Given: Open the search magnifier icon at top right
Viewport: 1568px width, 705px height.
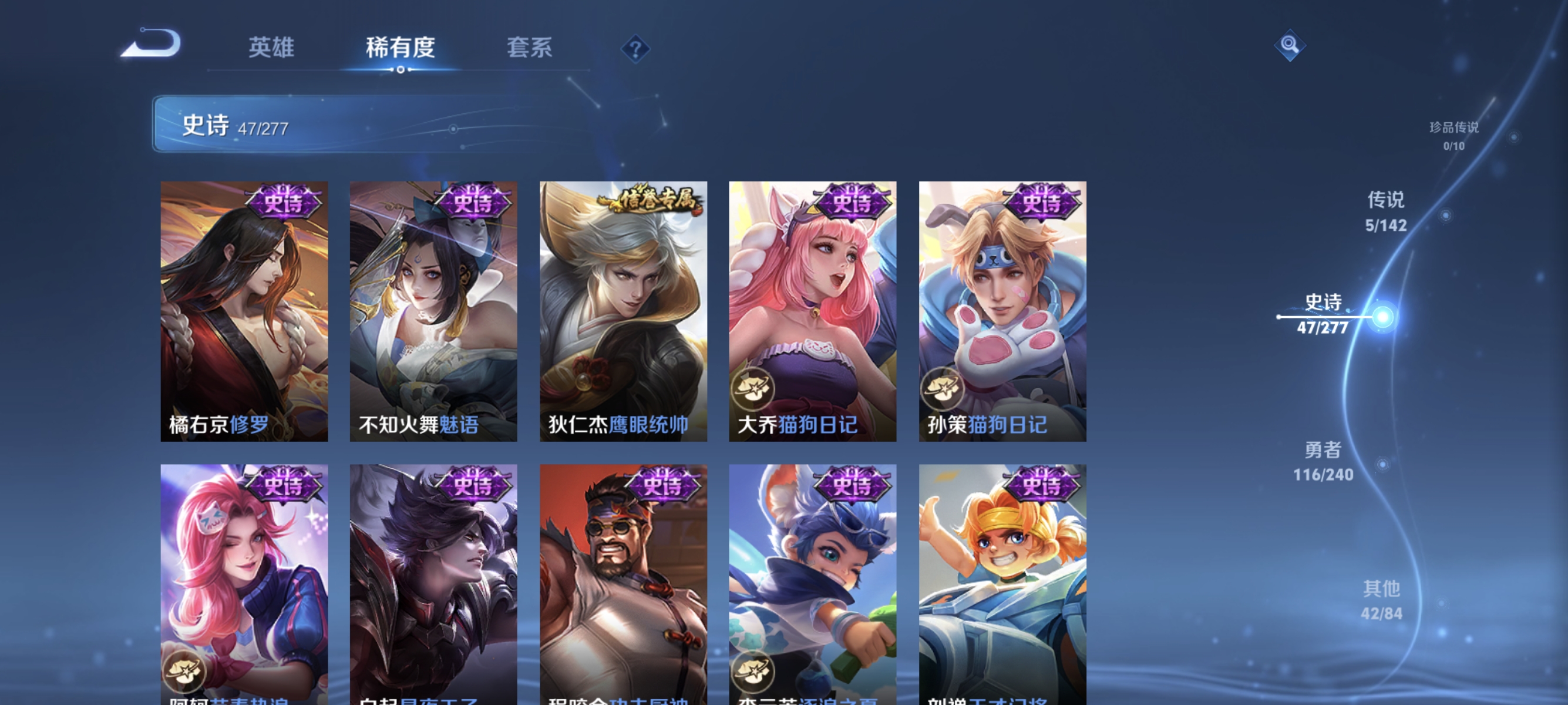Looking at the screenshot, I should [1290, 46].
